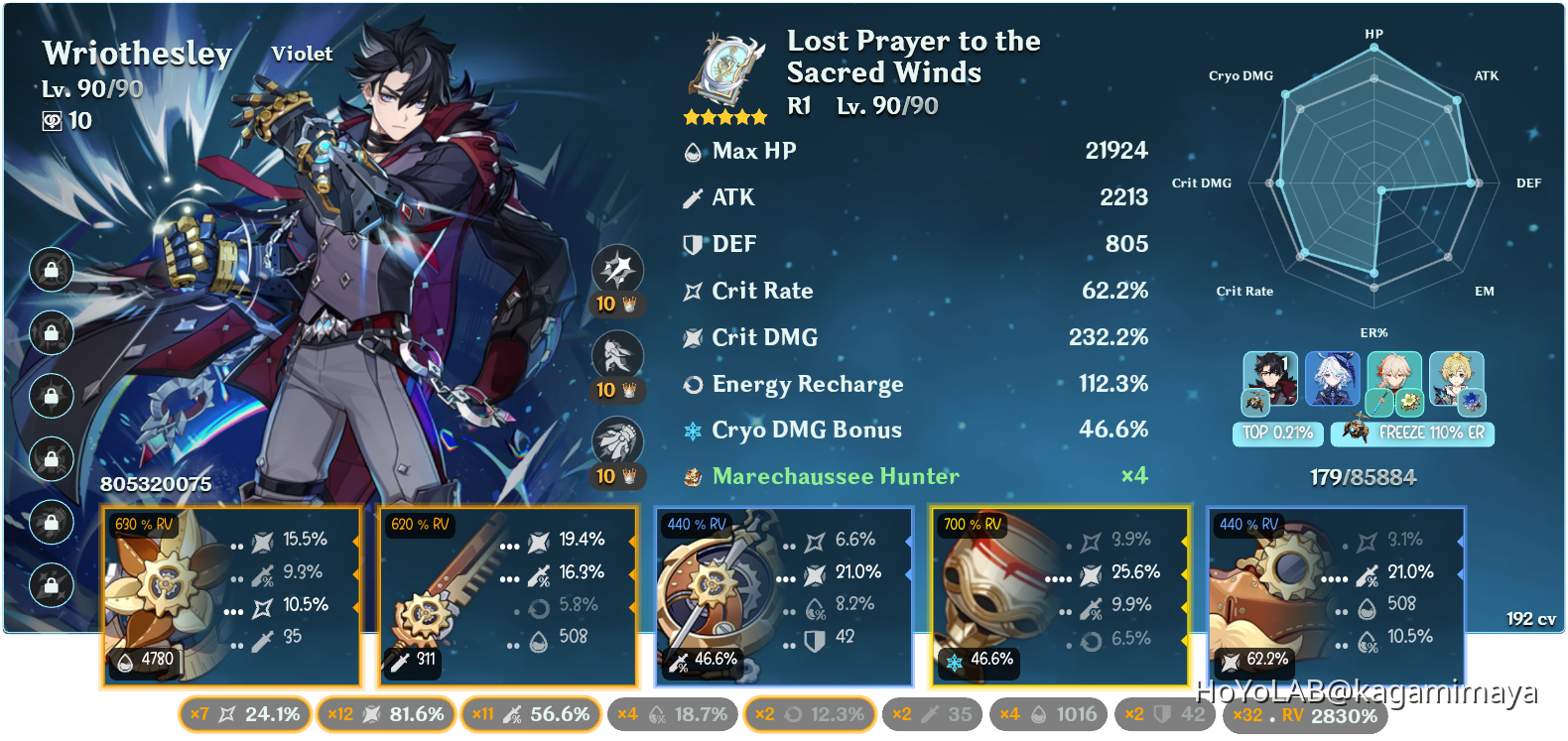
Task: Toggle the topmost padlock on the left sidebar
Action: click(50, 268)
